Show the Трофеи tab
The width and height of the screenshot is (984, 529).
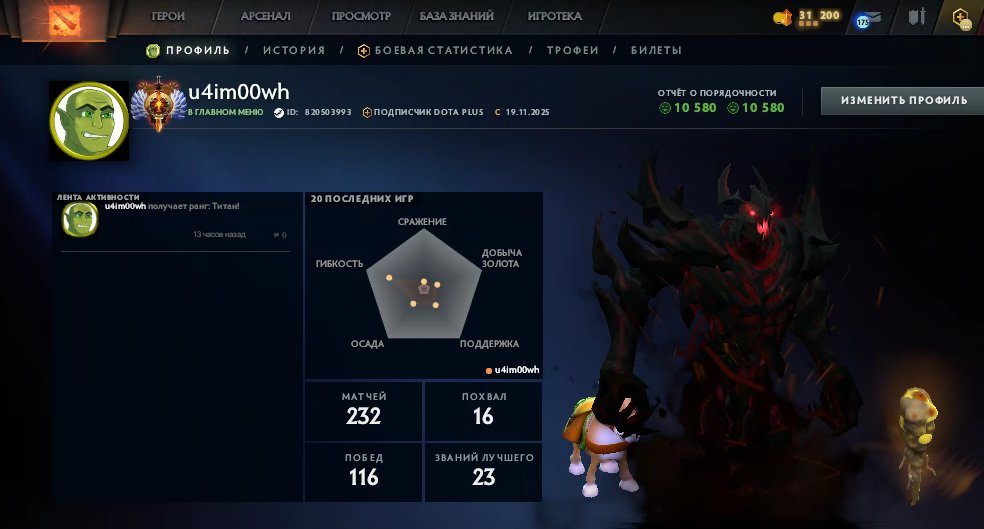[x=573, y=50]
